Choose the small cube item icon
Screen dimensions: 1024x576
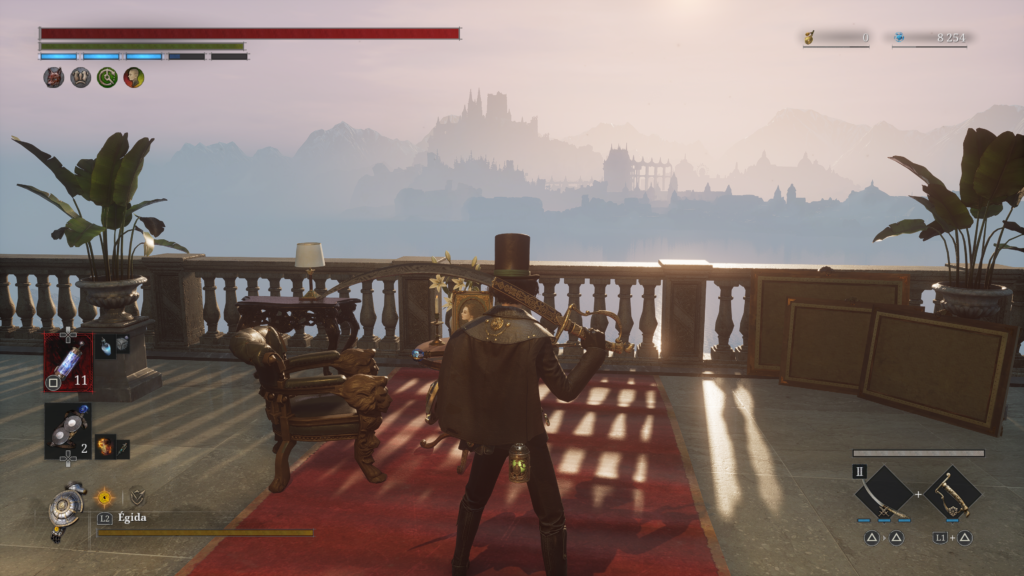coord(121,343)
